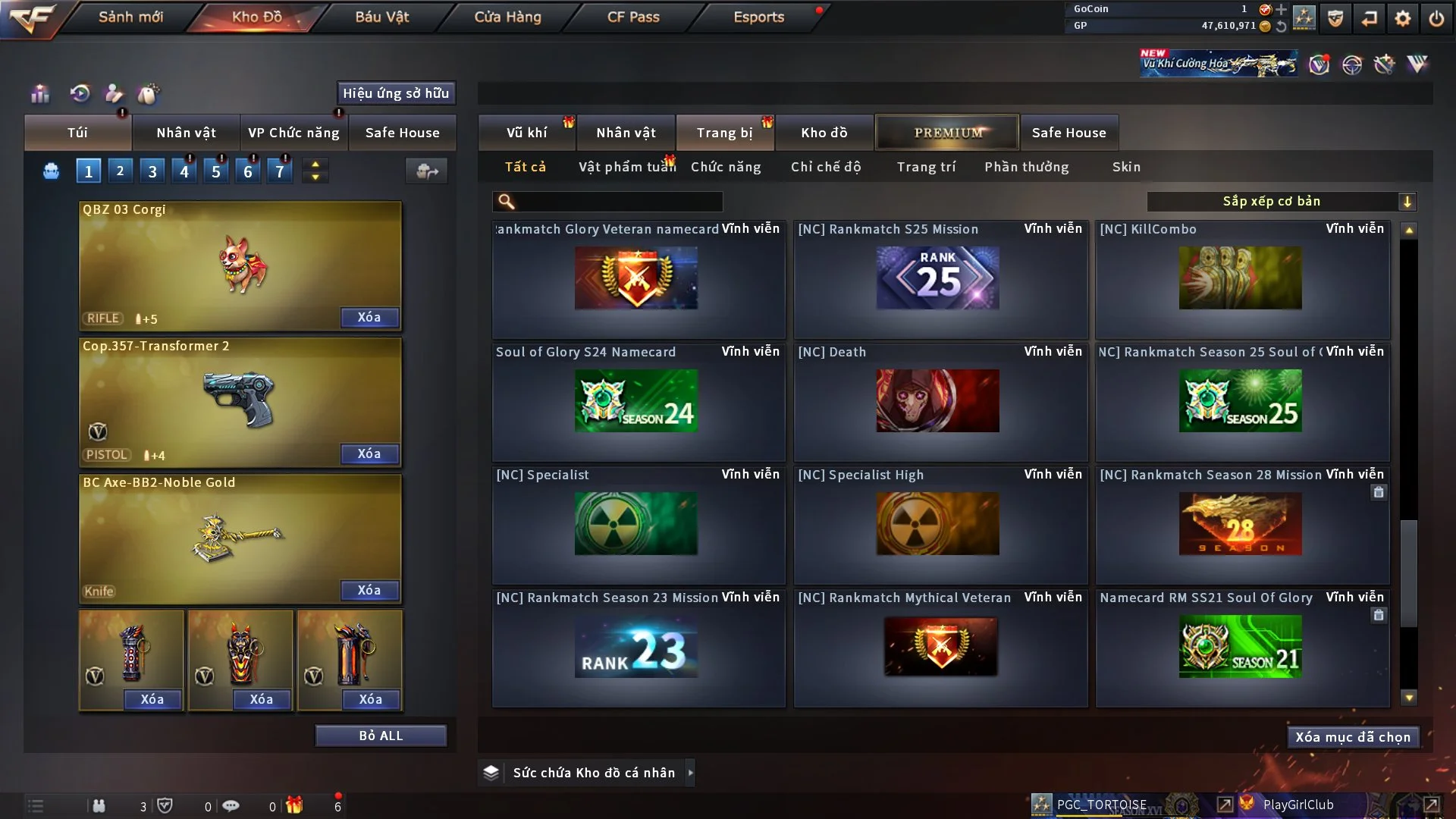Open the CF Pass page
Viewport: 1456px width, 819px height.
[633, 17]
